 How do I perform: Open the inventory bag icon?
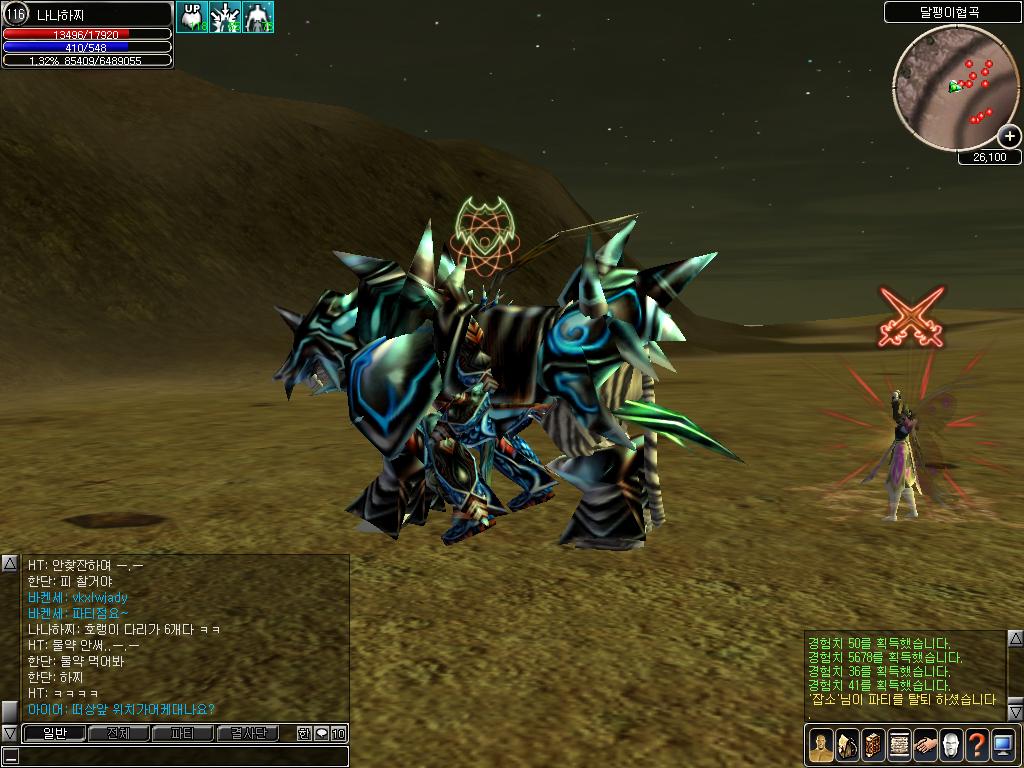[847, 745]
